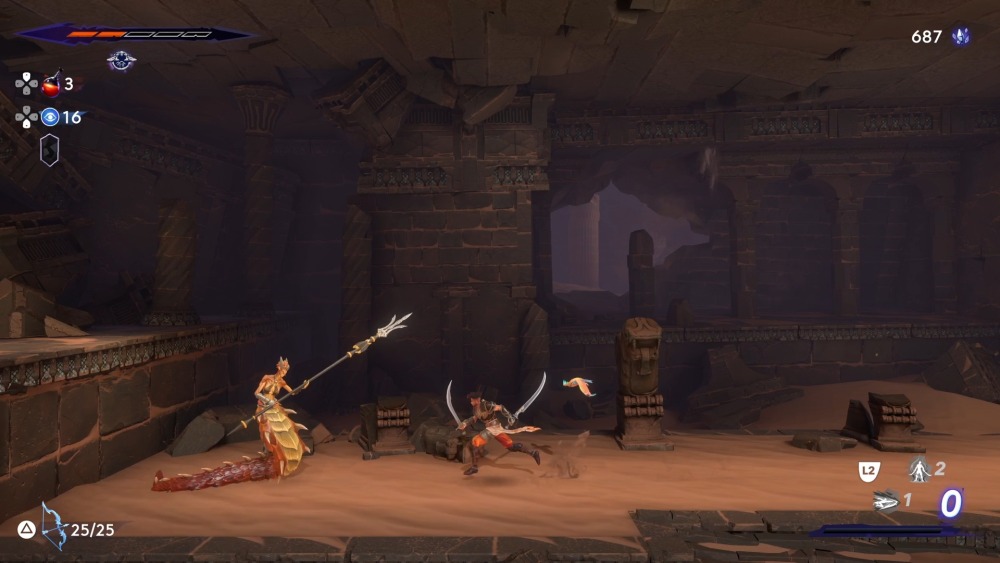1000x563 pixels.
Task: Choose the blue bow weapon icon
Action: point(53,527)
